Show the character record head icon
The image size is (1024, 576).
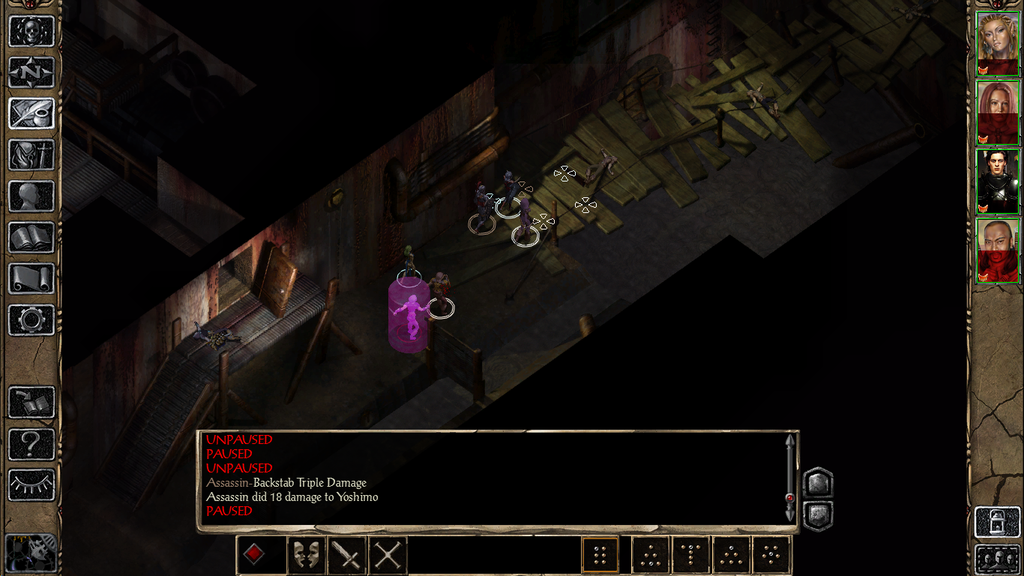(31, 196)
